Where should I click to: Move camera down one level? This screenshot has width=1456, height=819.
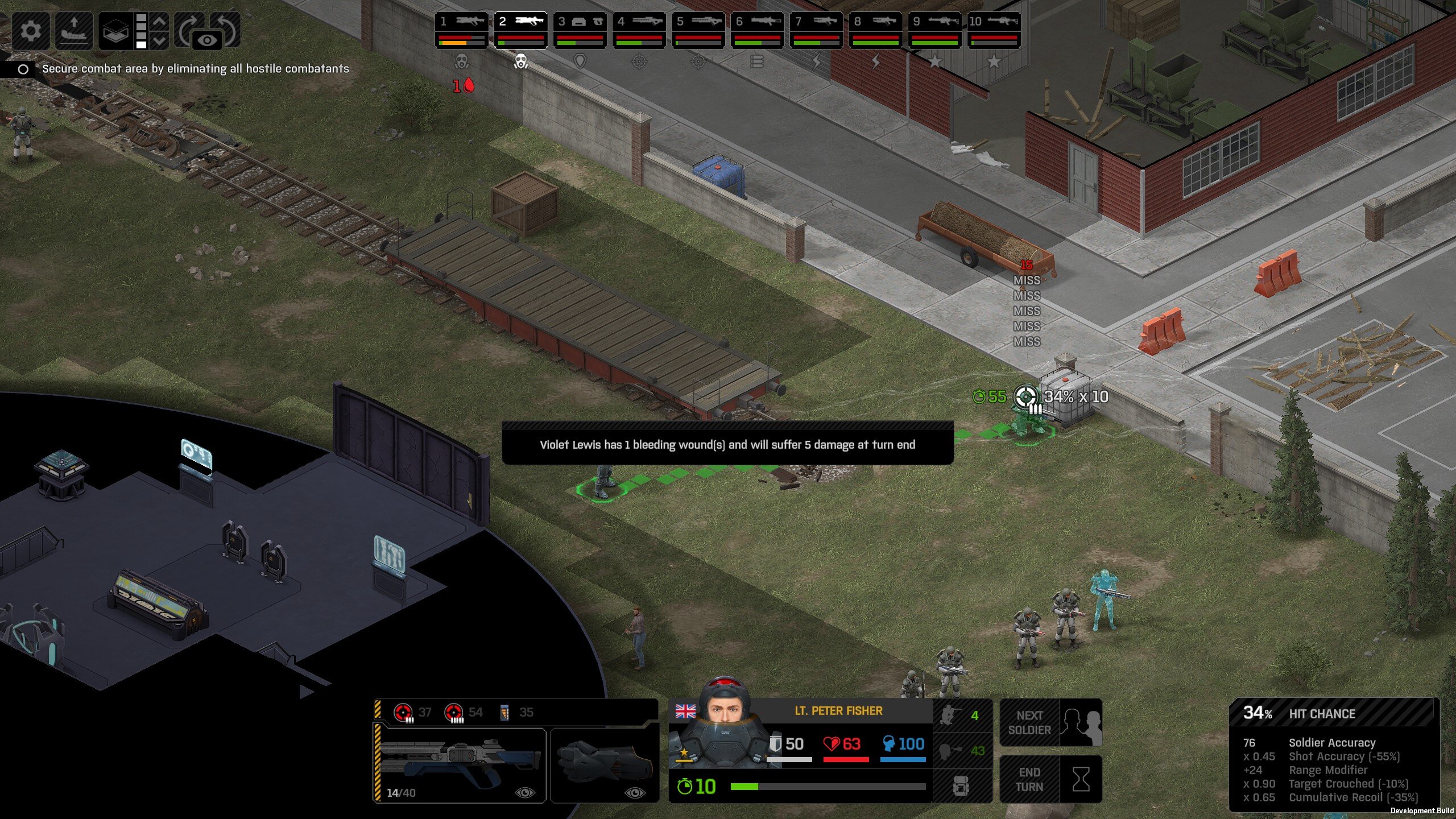160,40
